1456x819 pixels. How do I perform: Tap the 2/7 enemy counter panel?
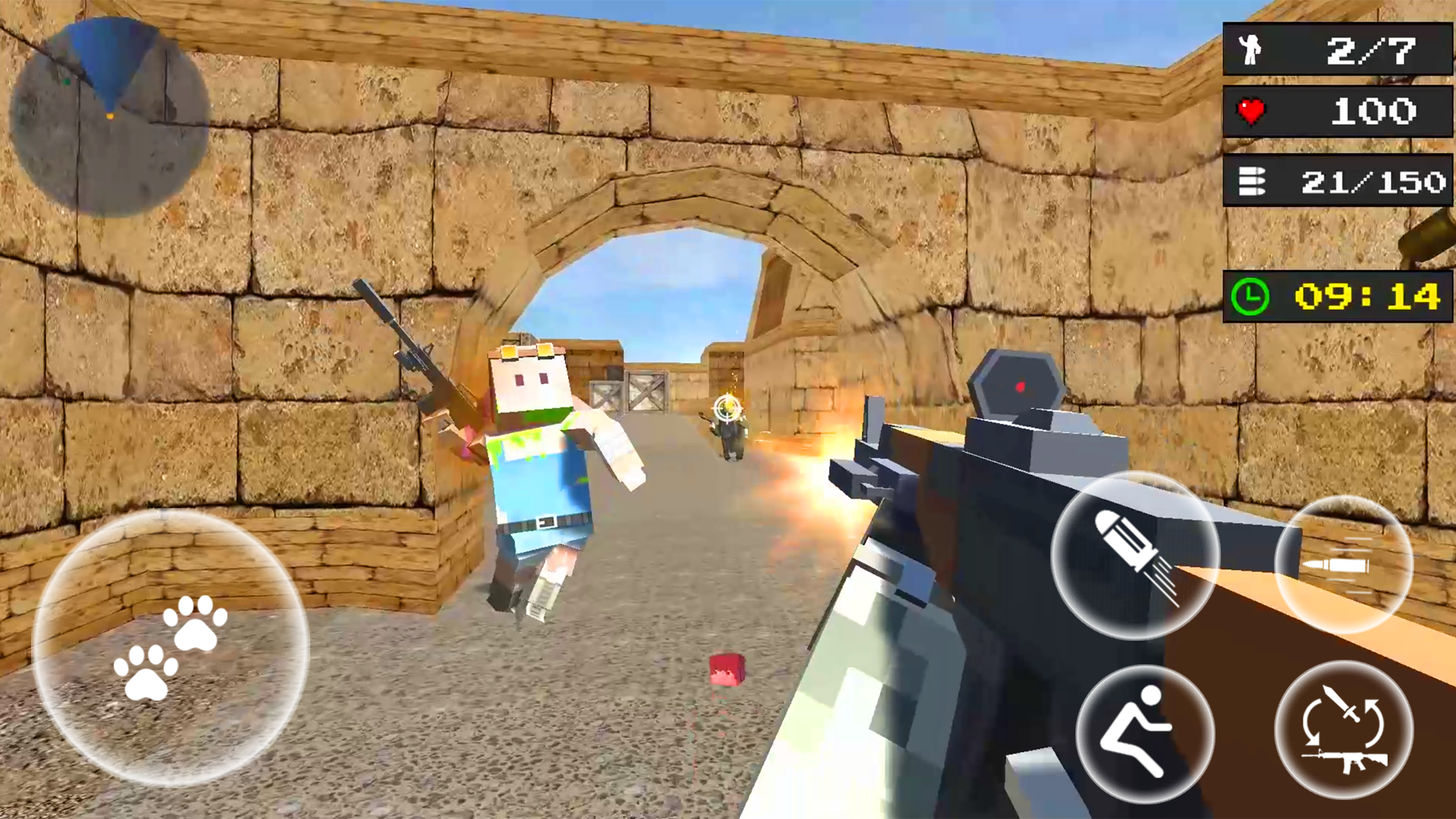(x=1337, y=49)
